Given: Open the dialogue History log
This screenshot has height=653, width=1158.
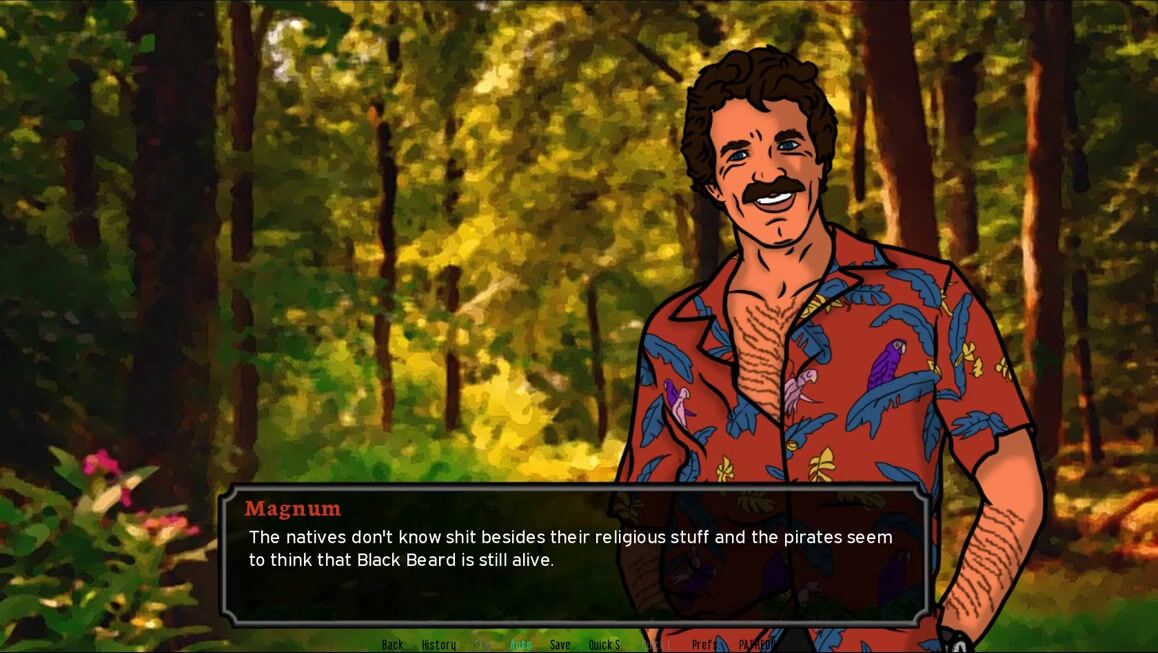Looking at the screenshot, I should [x=438, y=645].
